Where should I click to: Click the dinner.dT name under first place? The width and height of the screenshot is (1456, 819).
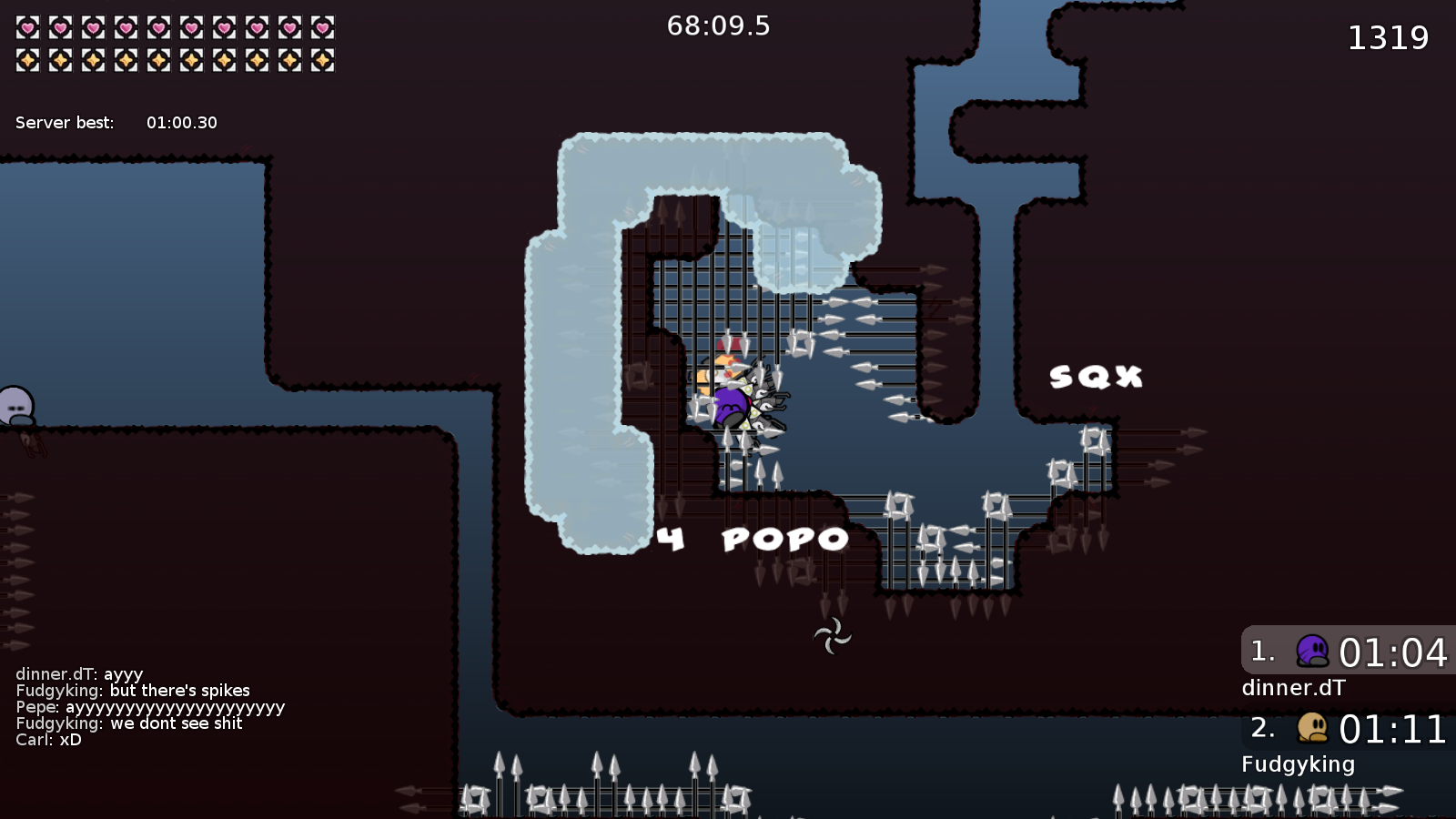(x=1293, y=689)
